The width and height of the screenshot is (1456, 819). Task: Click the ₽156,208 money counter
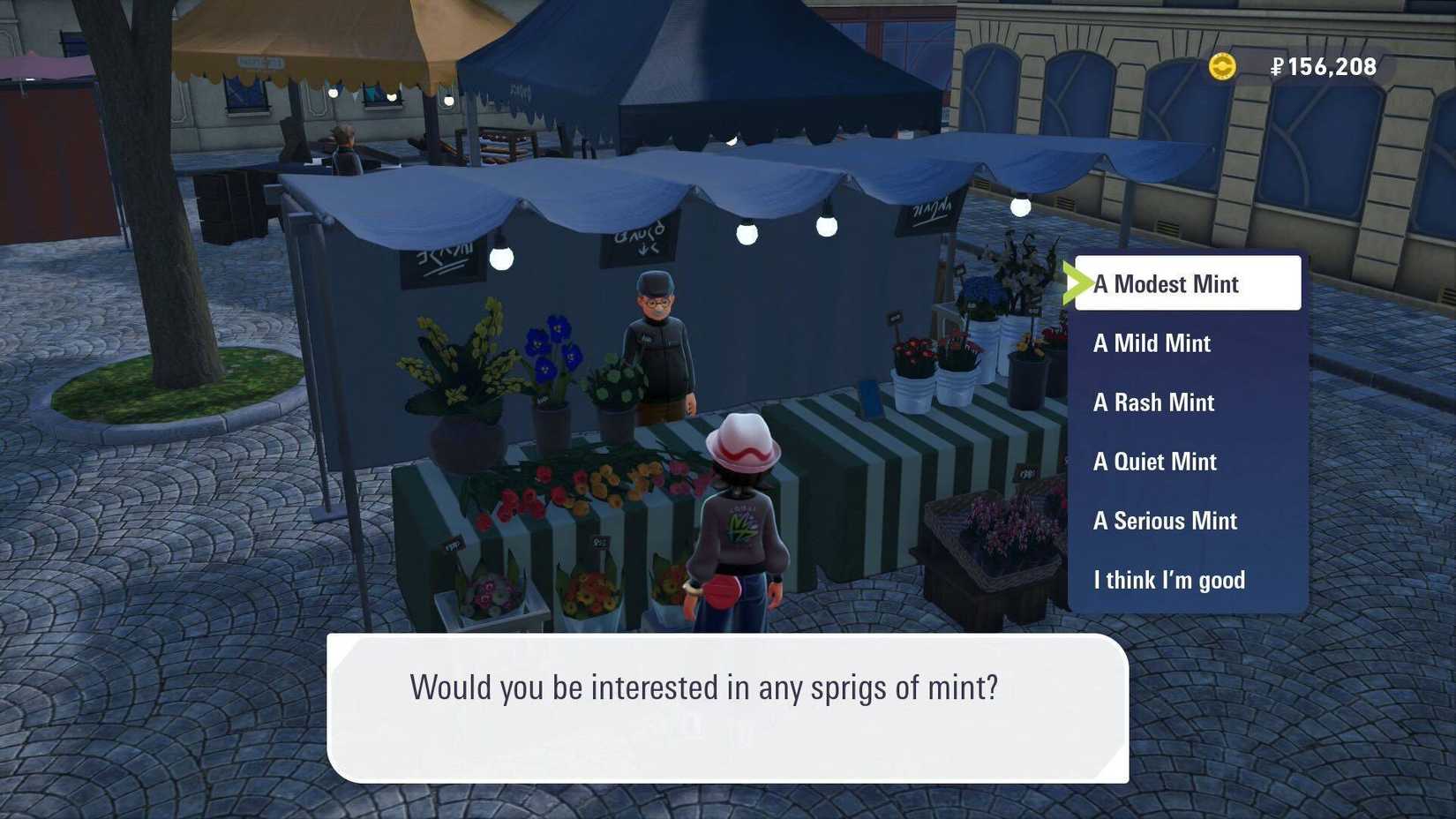1323,66
